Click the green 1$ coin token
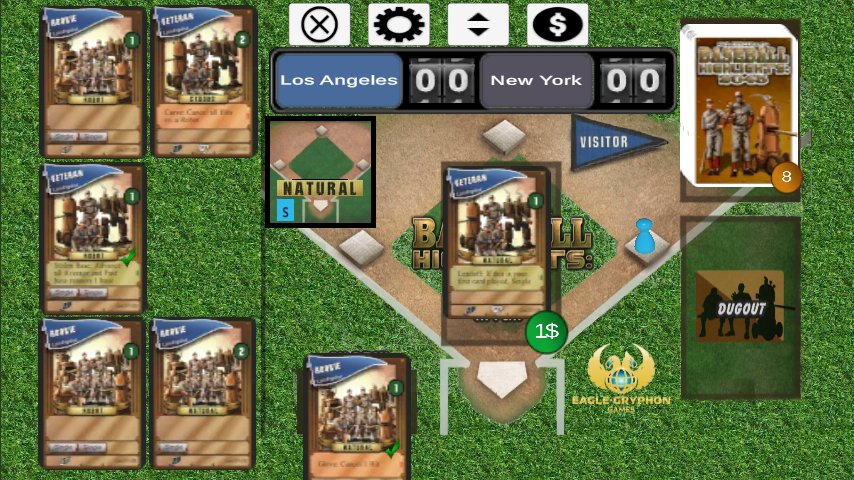854x480 pixels. click(546, 331)
